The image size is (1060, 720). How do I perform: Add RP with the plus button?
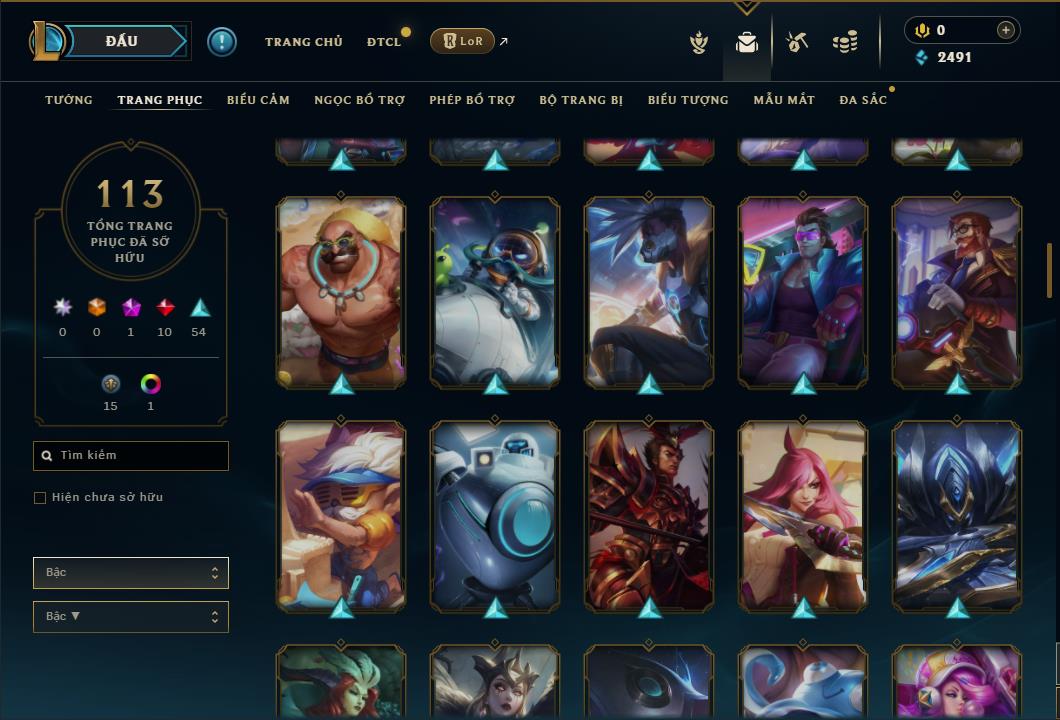click(x=1006, y=30)
